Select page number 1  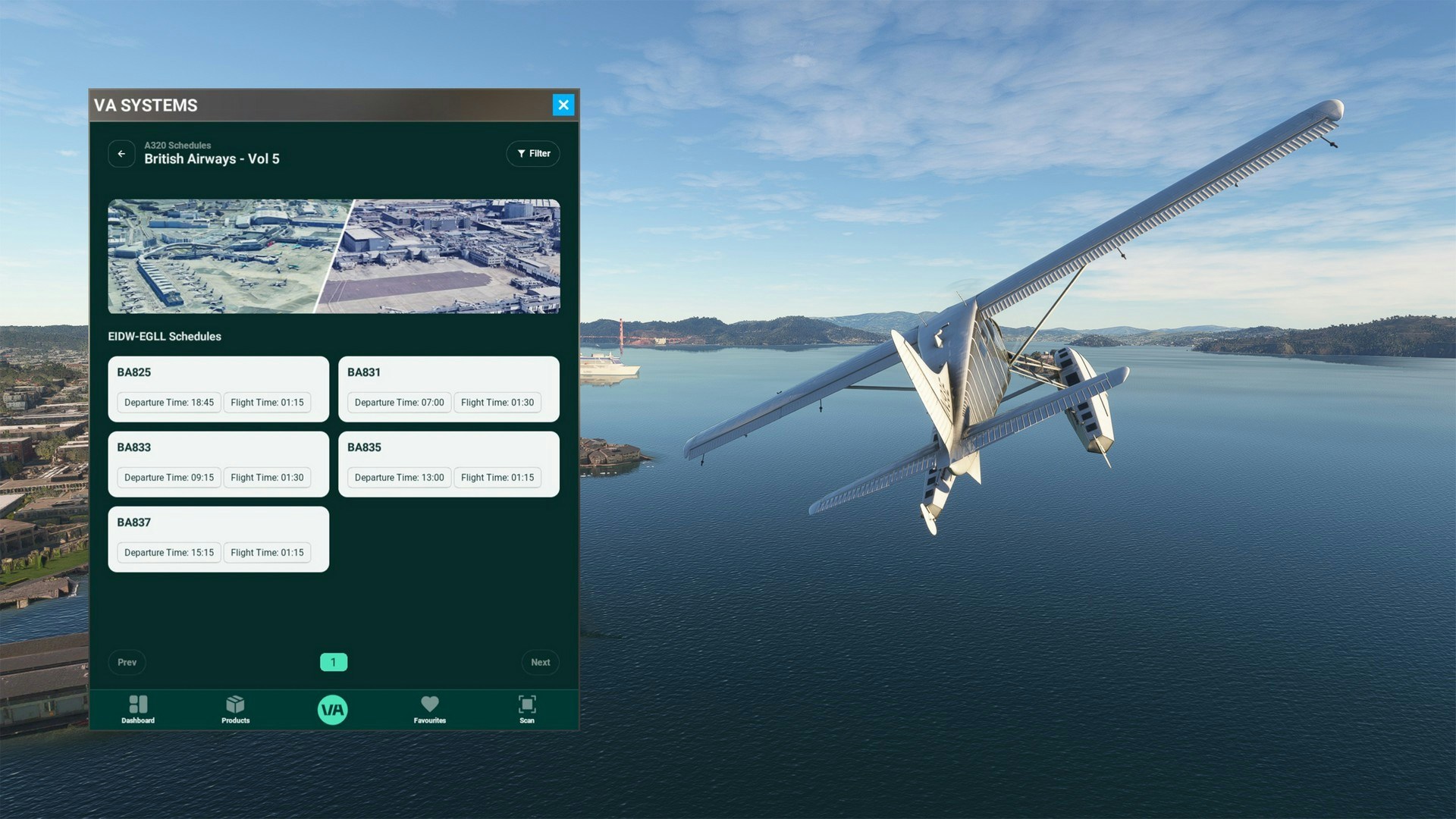pyautogui.click(x=333, y=662)
